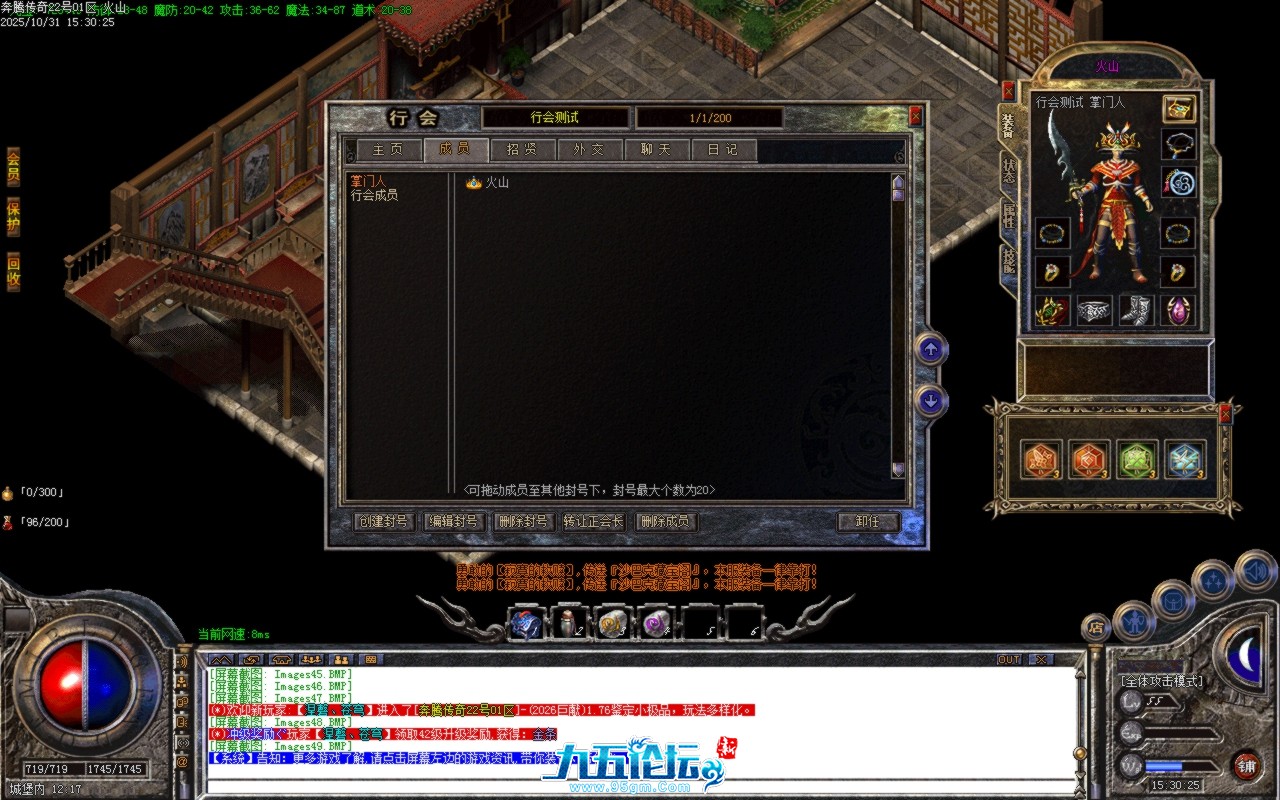The image size is (1280, 800).
Task: Open the skills sparkle icon near the clock
Action: tap(1211, 578)
